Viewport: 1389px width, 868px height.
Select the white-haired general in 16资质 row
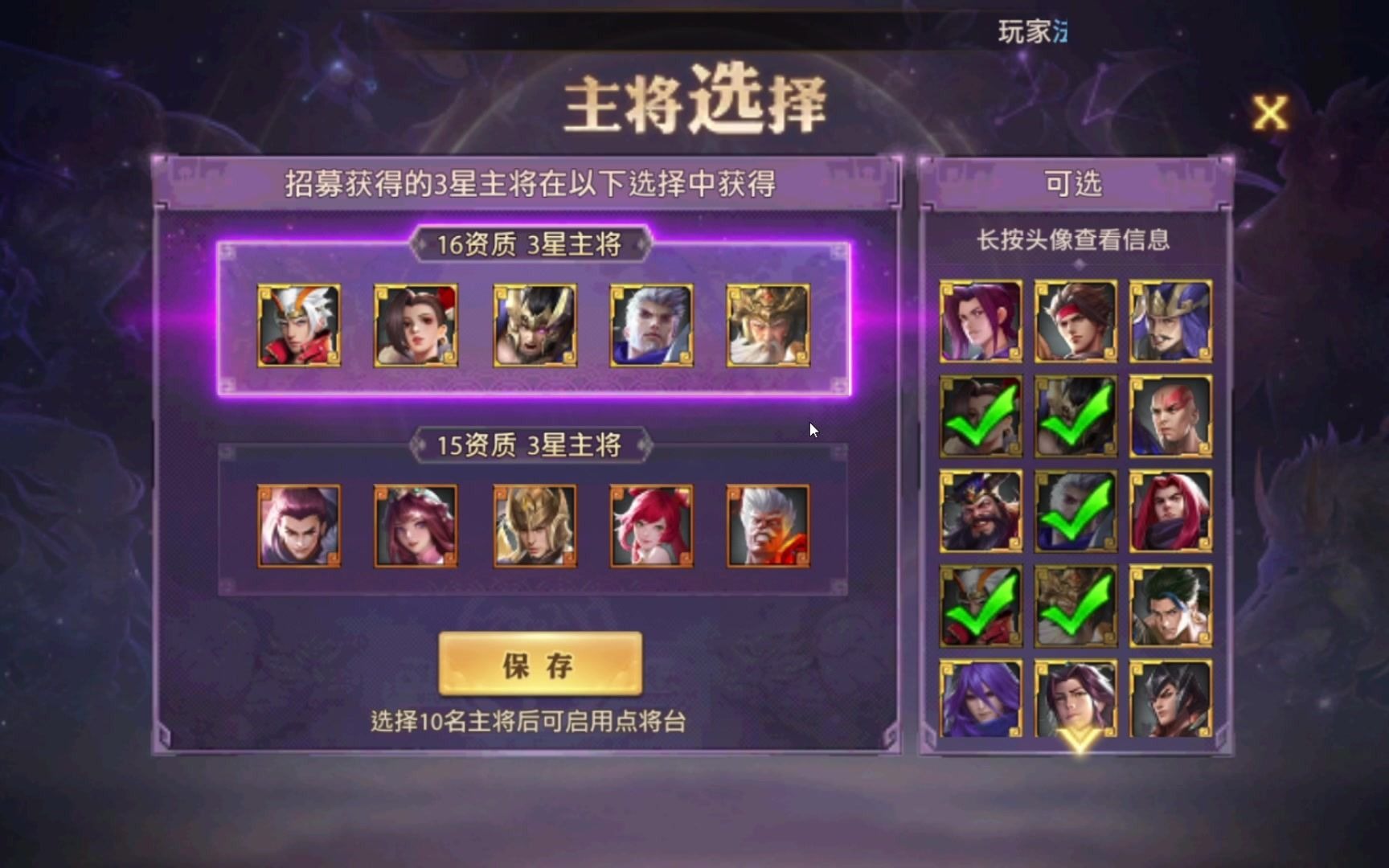click(651, 325)
